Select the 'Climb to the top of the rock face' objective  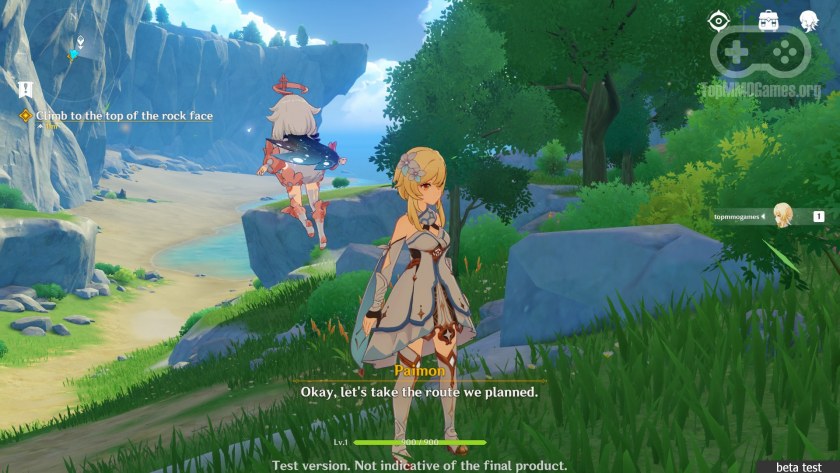pyautogui.click(x=124, y=116)
